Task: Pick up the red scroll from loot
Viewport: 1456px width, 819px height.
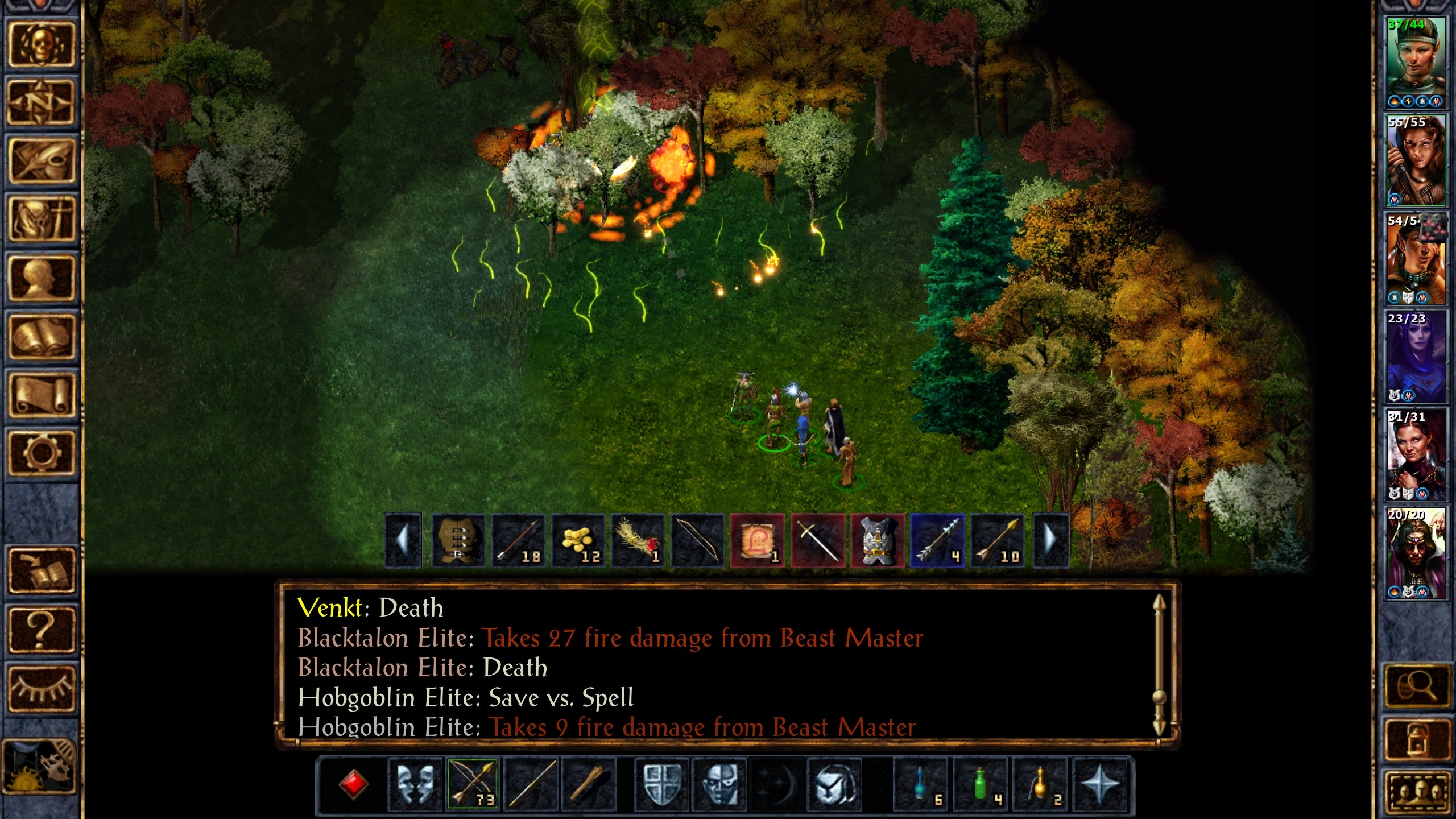Action: click(x=757, y=541)
